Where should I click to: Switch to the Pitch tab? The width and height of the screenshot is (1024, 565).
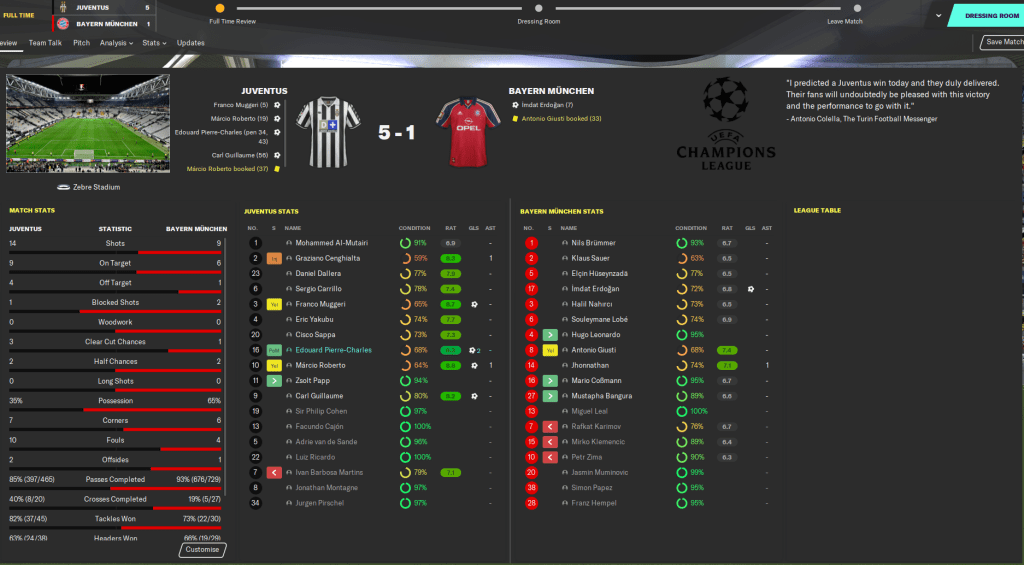(x=81, y=43)
